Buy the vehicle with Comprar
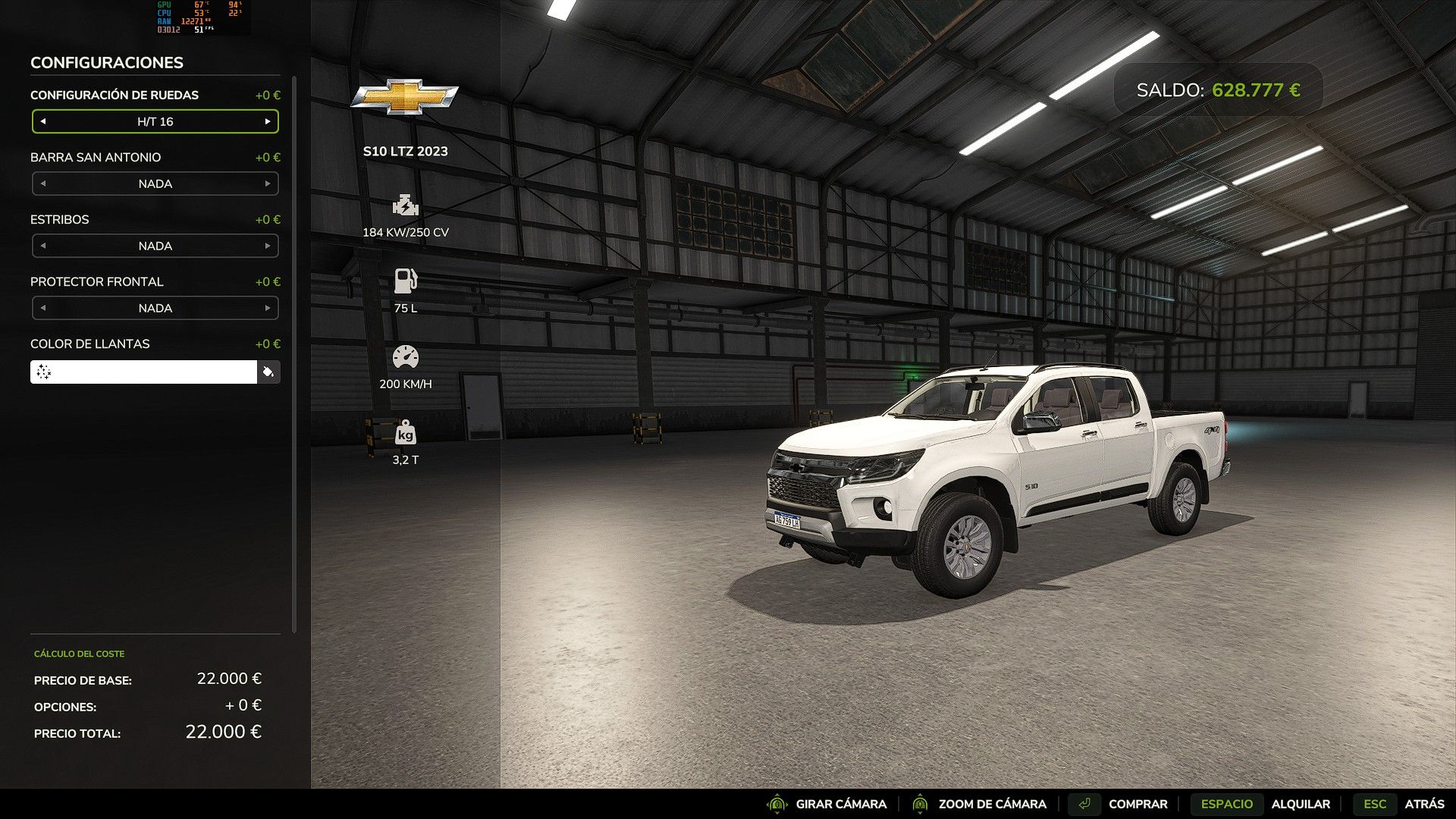 pyautogui.click(x=1137, y=804)
